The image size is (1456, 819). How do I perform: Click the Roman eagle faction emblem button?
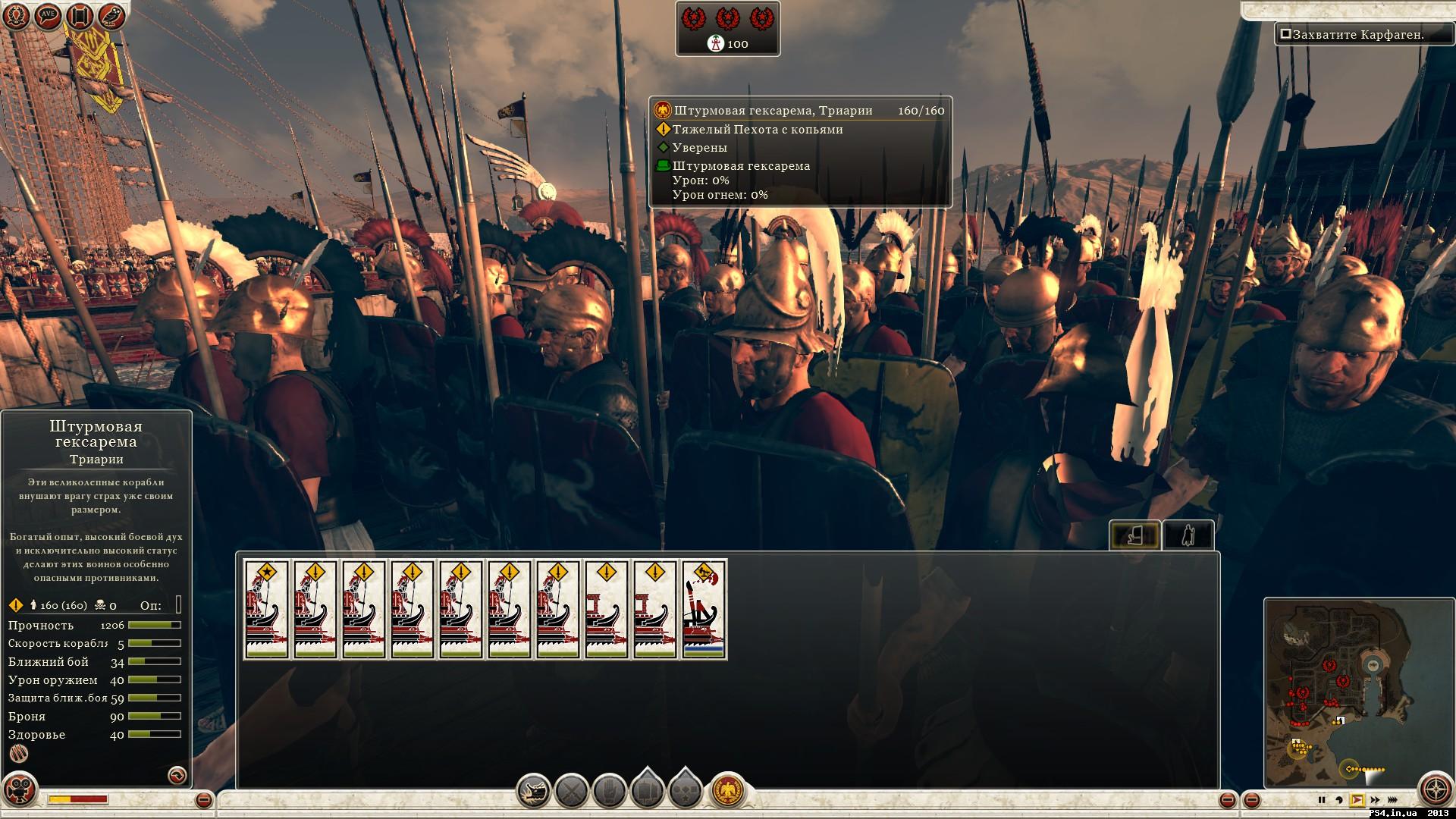[x=728, y=790]
